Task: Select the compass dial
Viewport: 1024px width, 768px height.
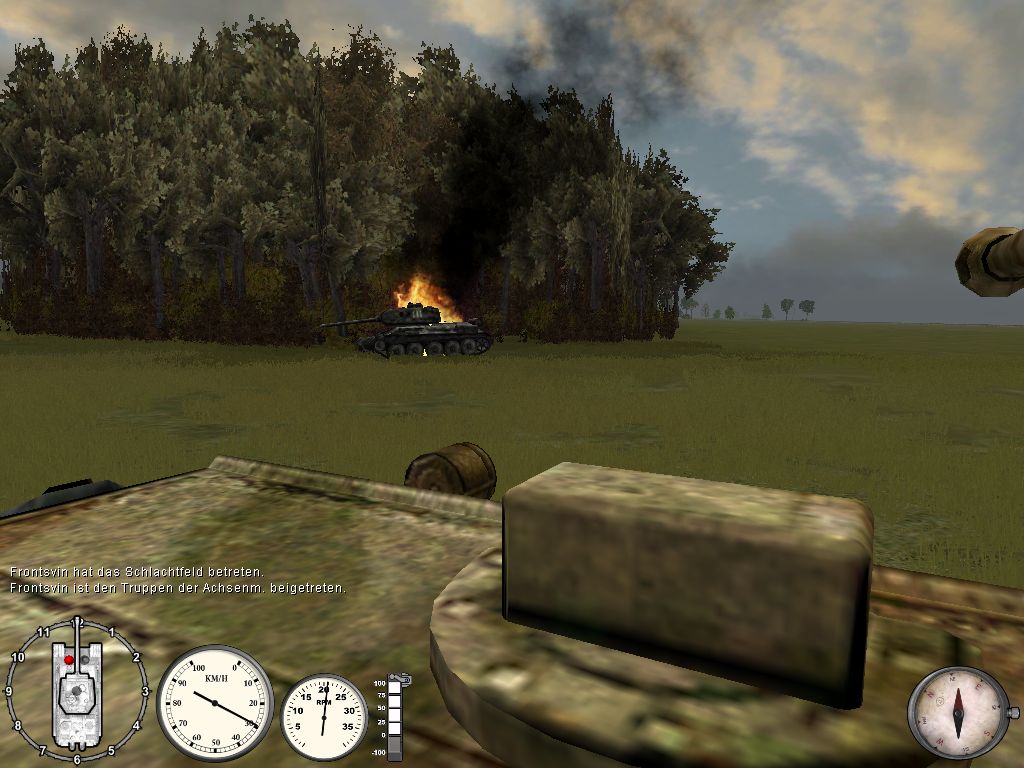Action: tap(958, 711)
